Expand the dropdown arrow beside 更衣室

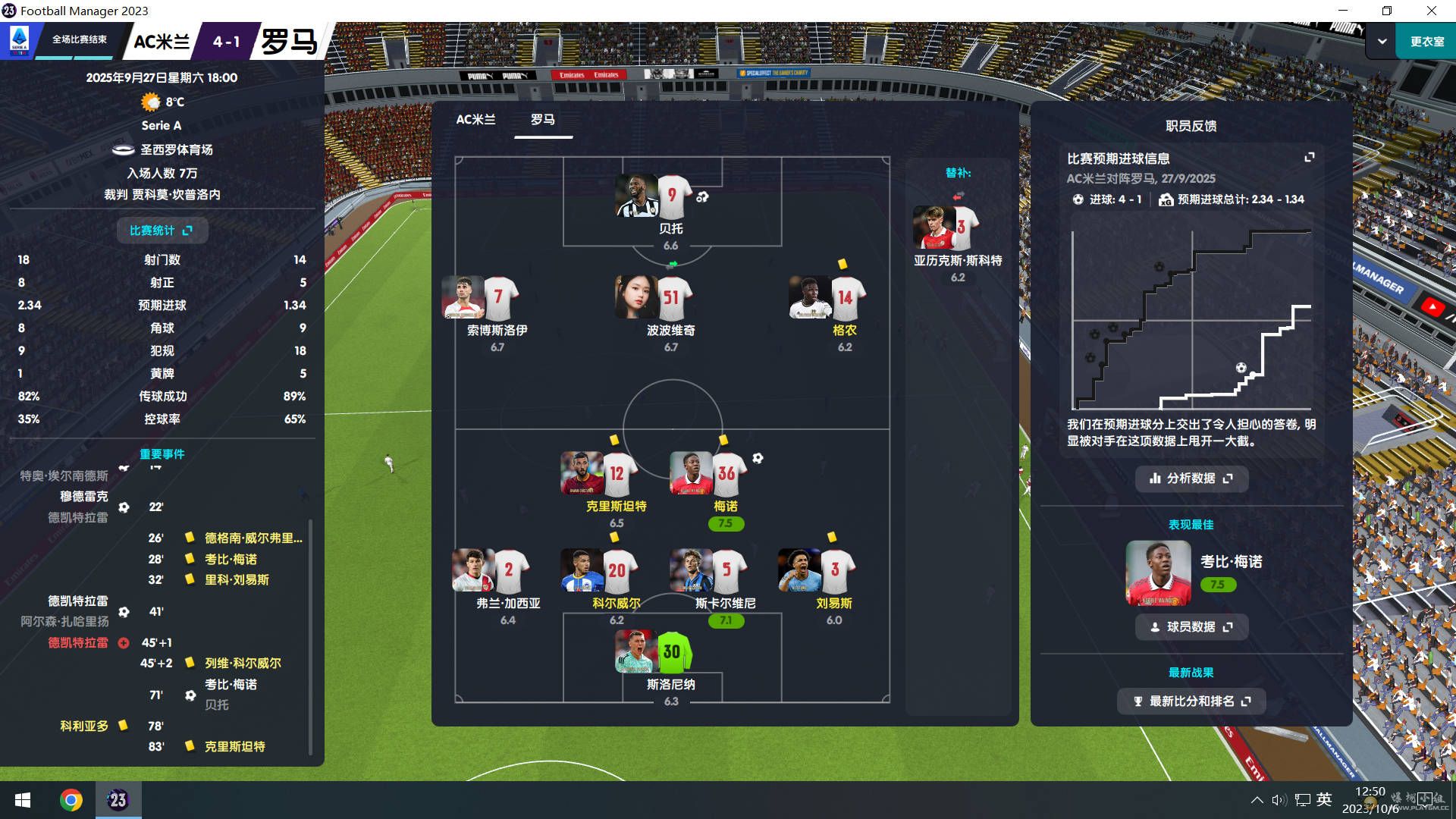(x=1382, y=42)
